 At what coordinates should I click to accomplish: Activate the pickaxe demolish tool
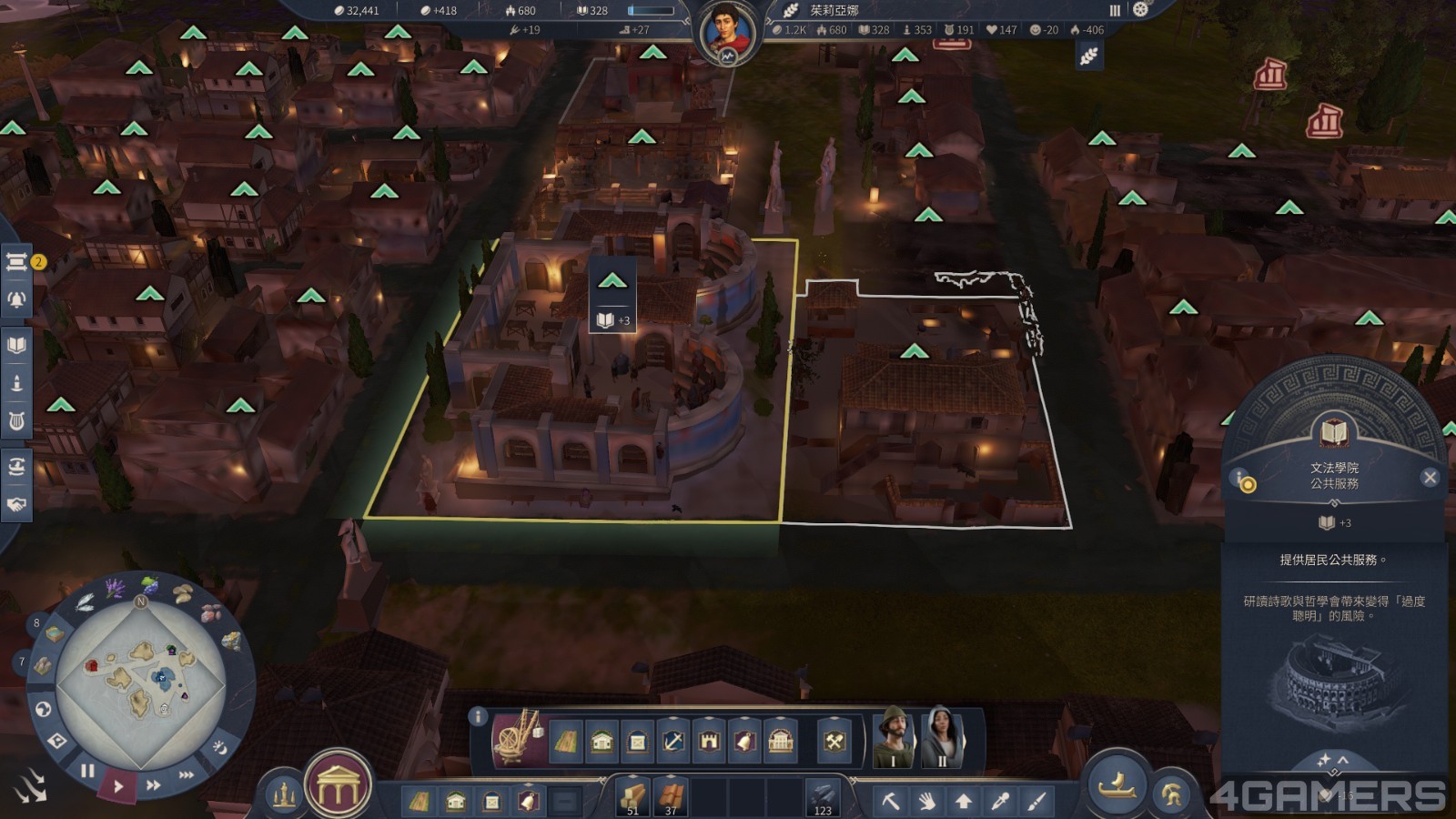pyautogui.click(x=891, y=801)
